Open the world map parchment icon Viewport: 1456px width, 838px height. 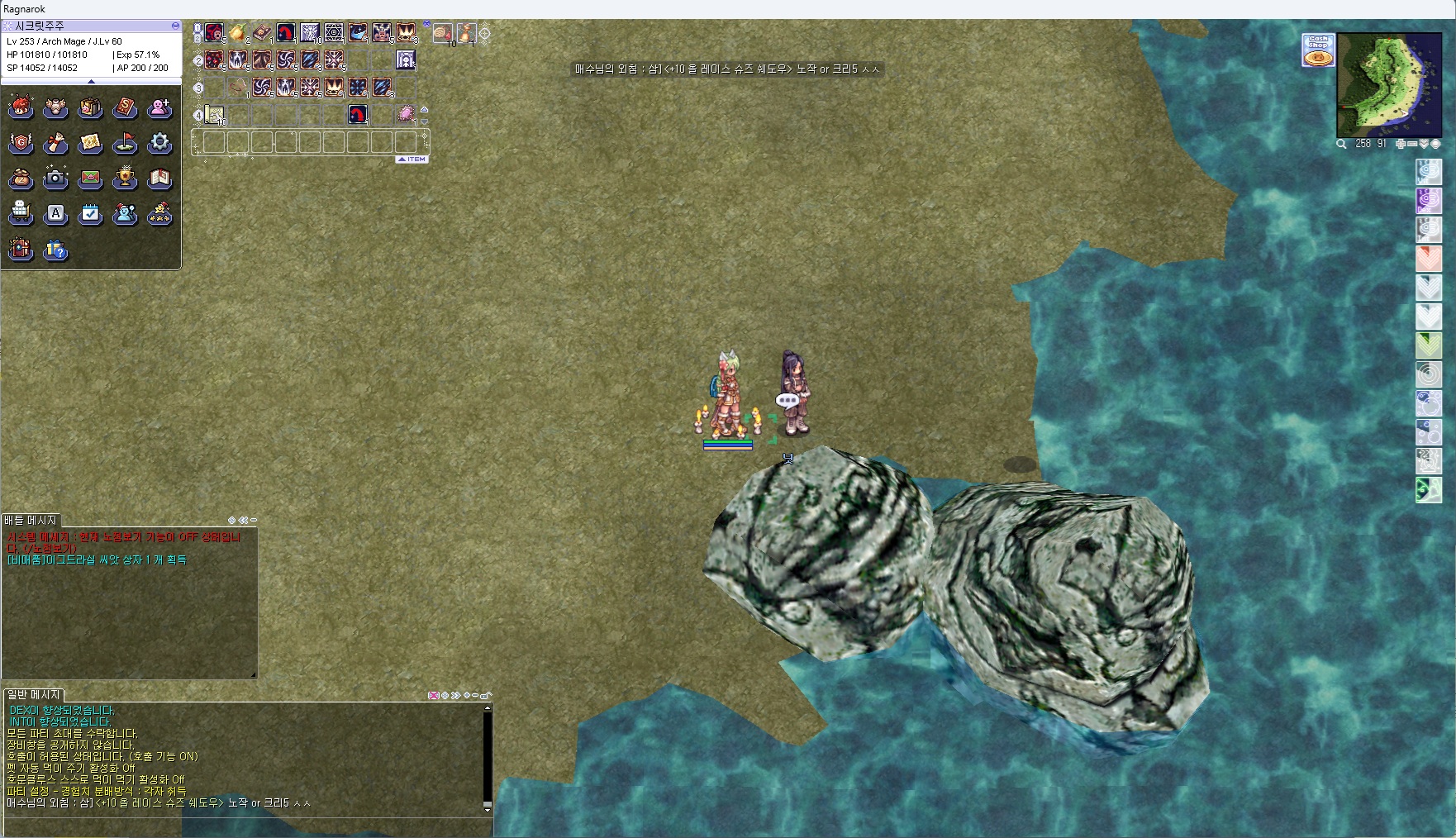coord(90,143)
